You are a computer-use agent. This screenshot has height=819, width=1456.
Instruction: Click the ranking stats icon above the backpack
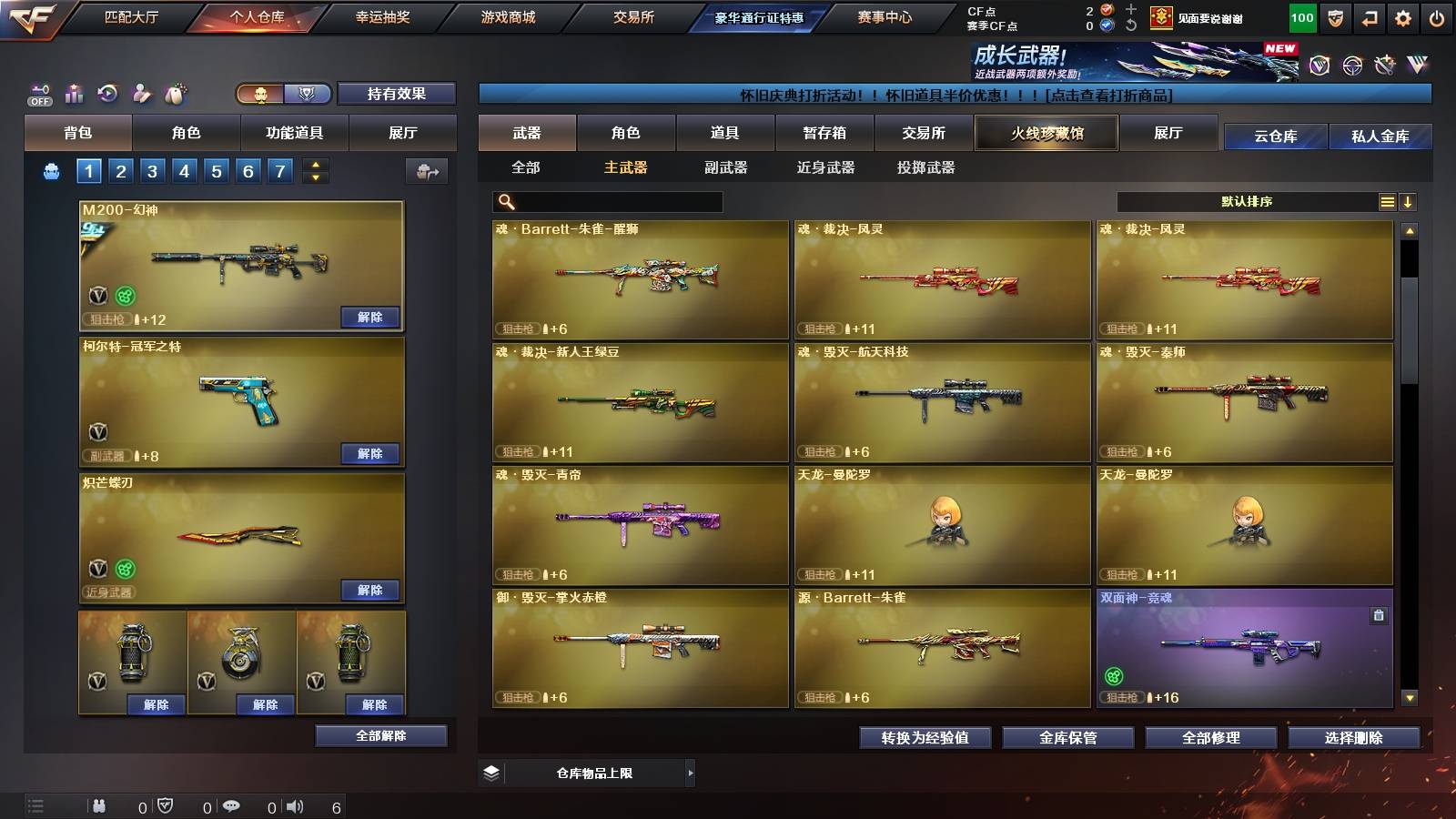75,93
